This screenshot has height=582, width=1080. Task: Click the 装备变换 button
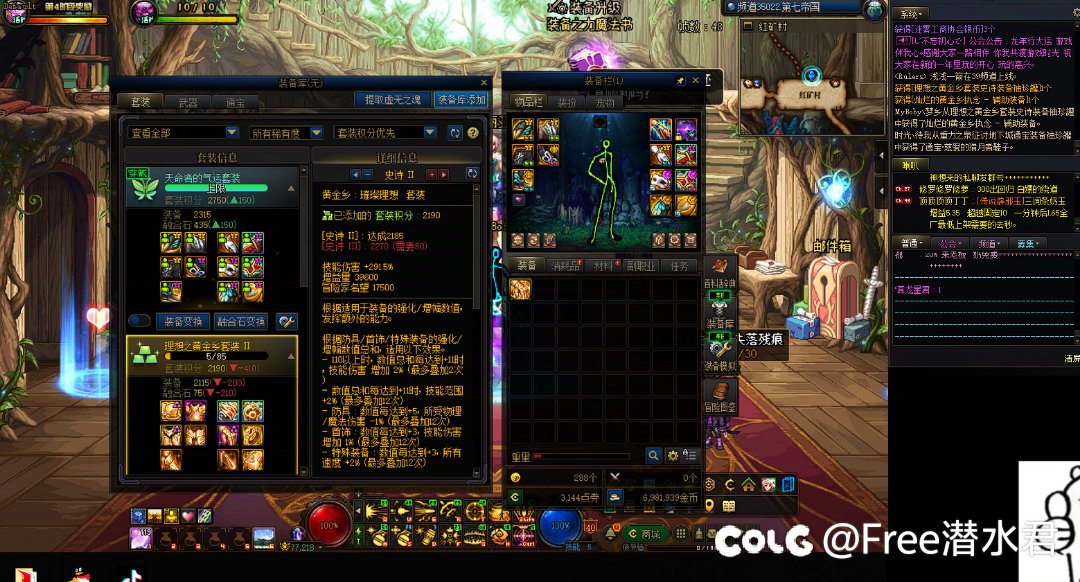(x=182, y=321)
